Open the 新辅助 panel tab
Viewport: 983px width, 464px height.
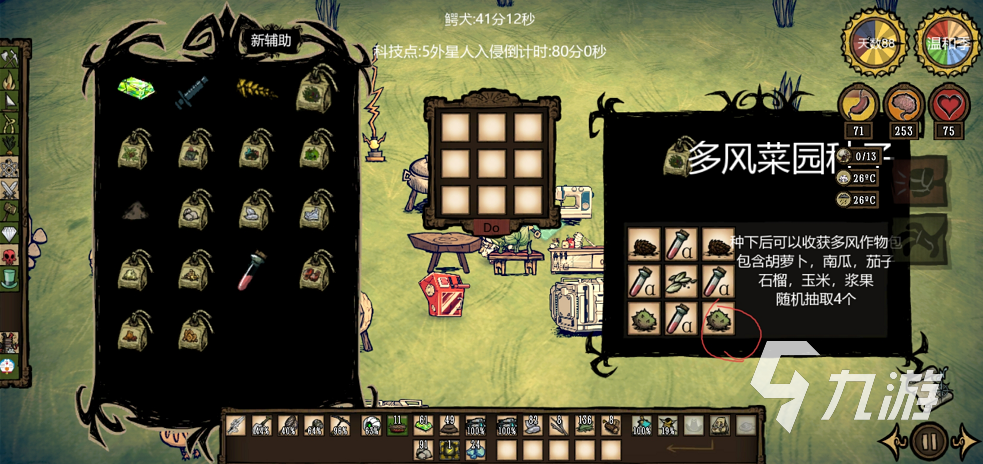pyautogui.click(x=271, y=41)
